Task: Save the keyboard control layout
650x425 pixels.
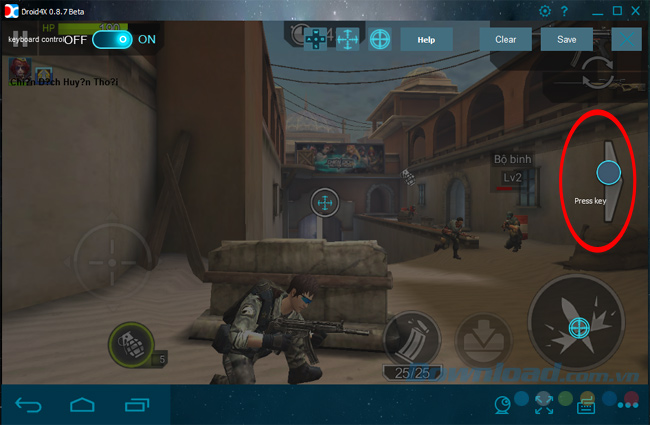Action: tap(567, 39)
